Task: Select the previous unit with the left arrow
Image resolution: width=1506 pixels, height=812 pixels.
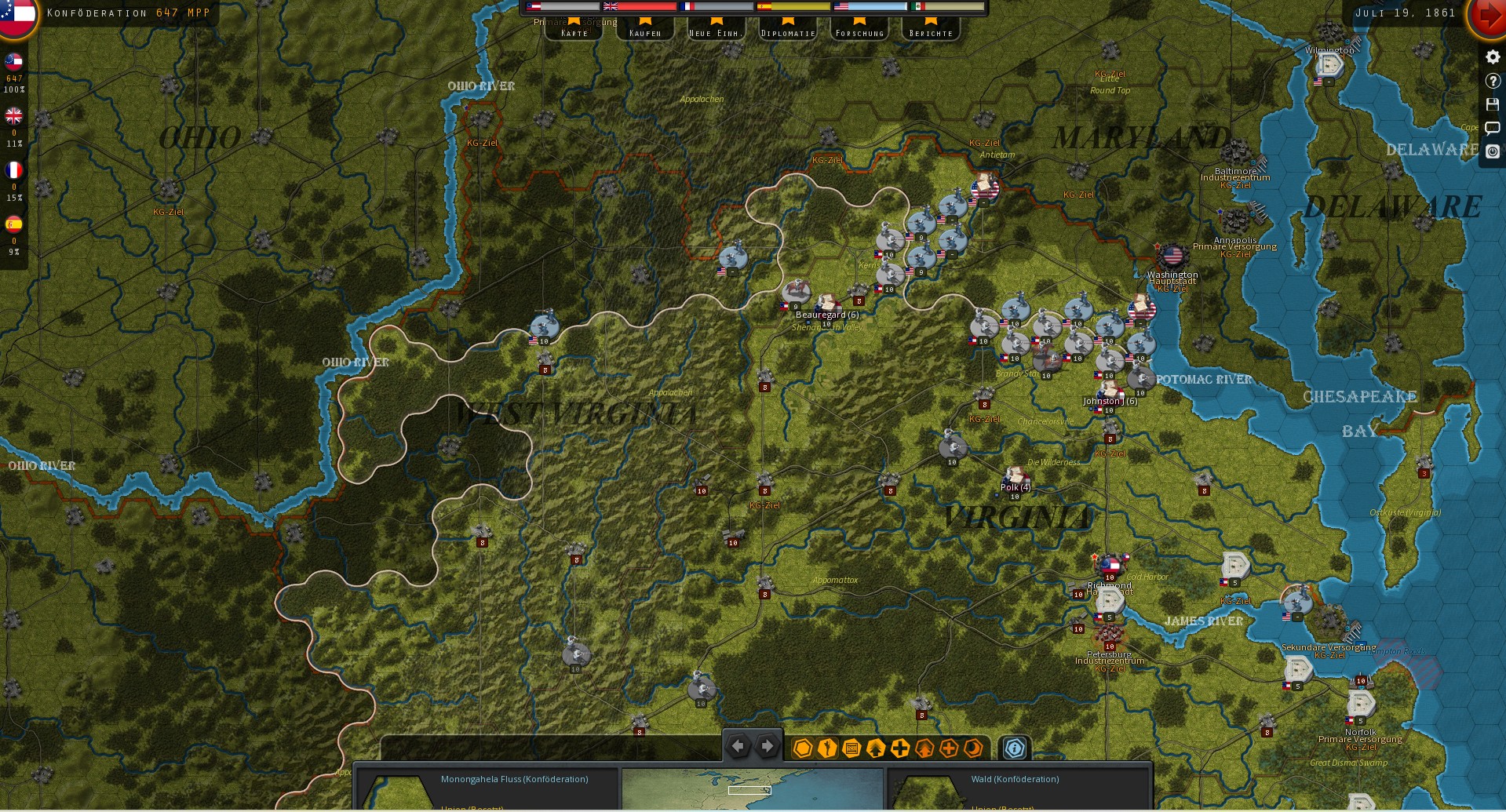Action: [x=738, y=747]
